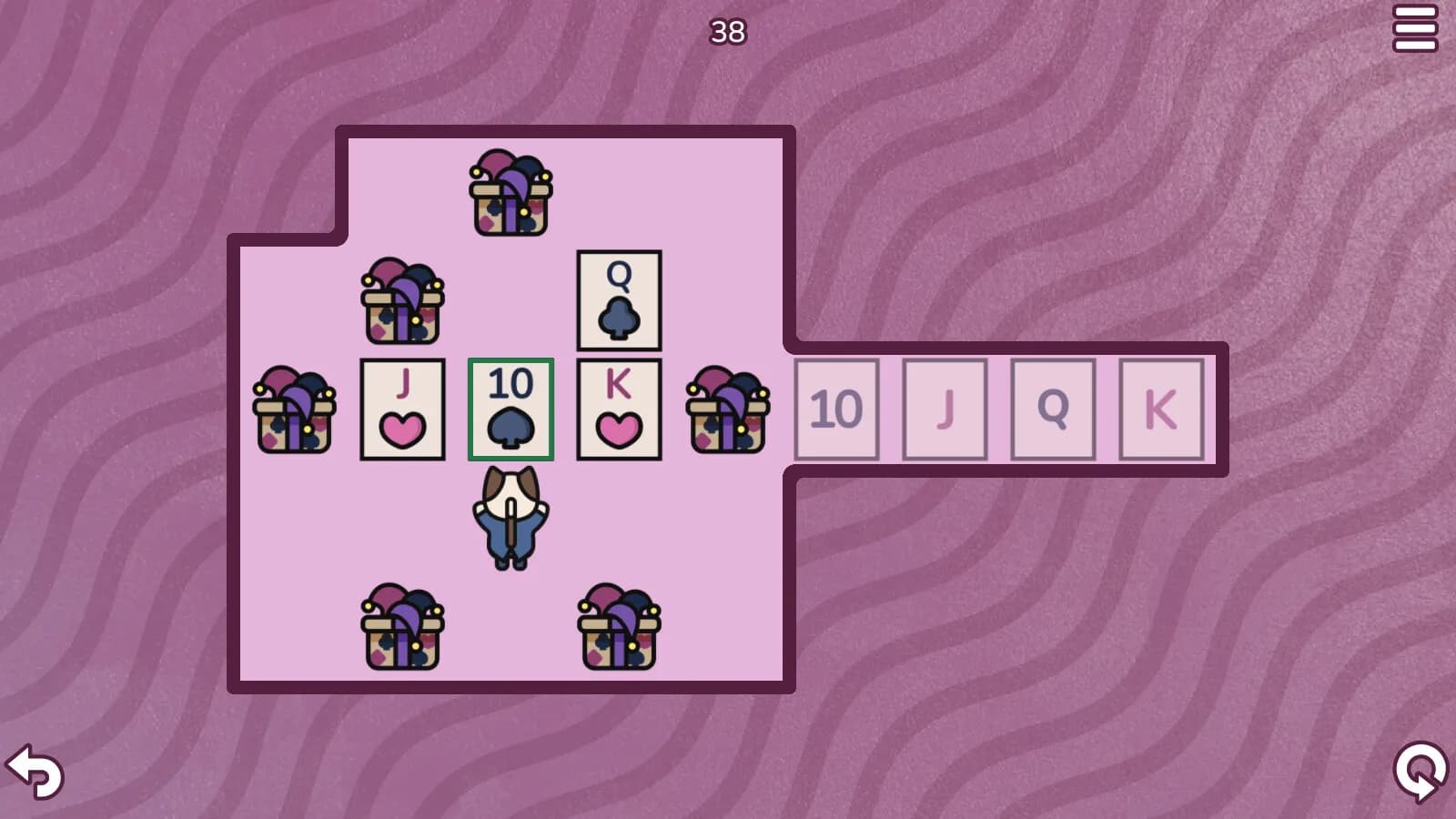Click the Q slot in the target sequence

[x=1053, y=408]
